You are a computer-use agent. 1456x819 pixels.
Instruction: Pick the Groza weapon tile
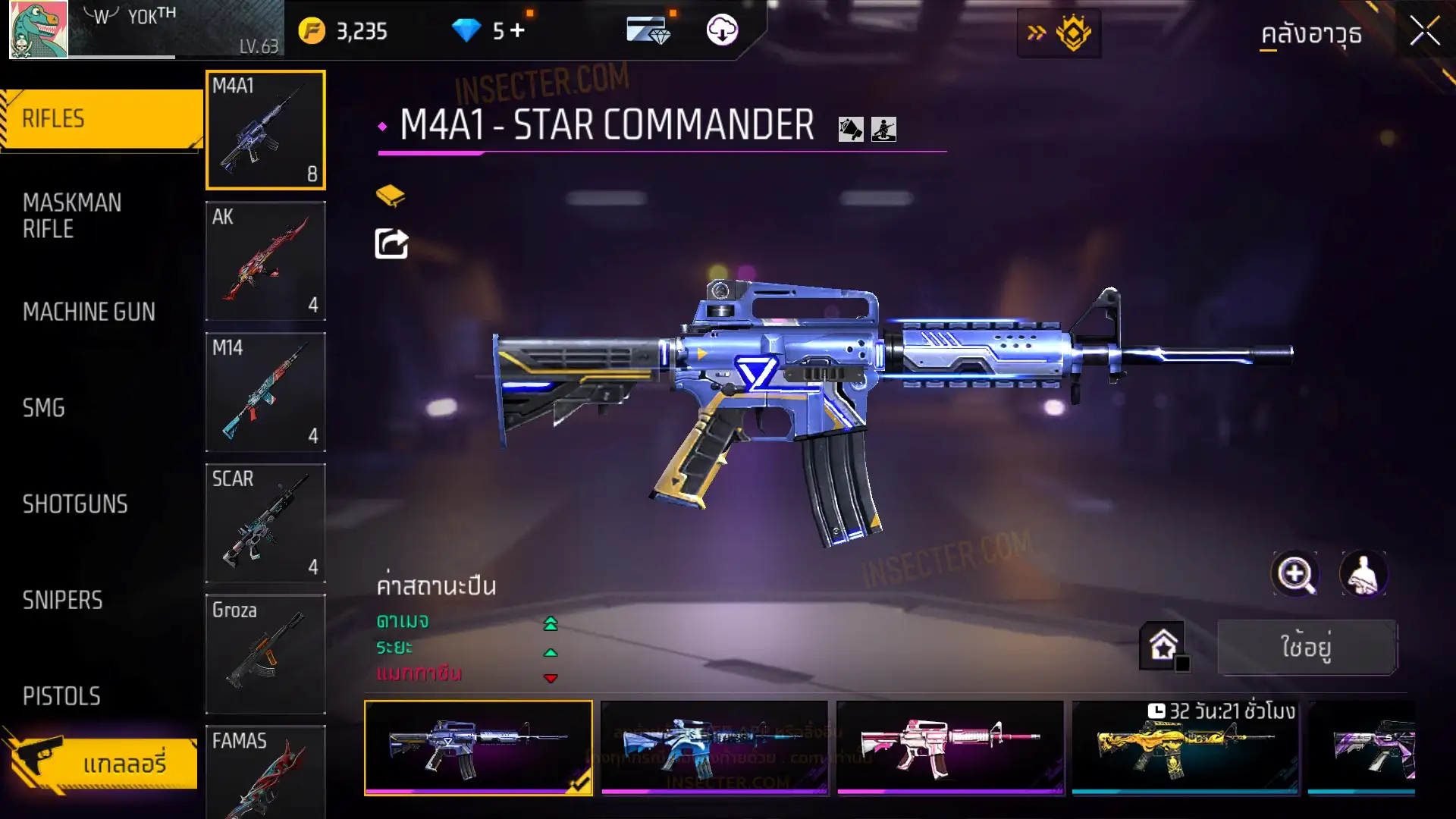click(265, 654)
